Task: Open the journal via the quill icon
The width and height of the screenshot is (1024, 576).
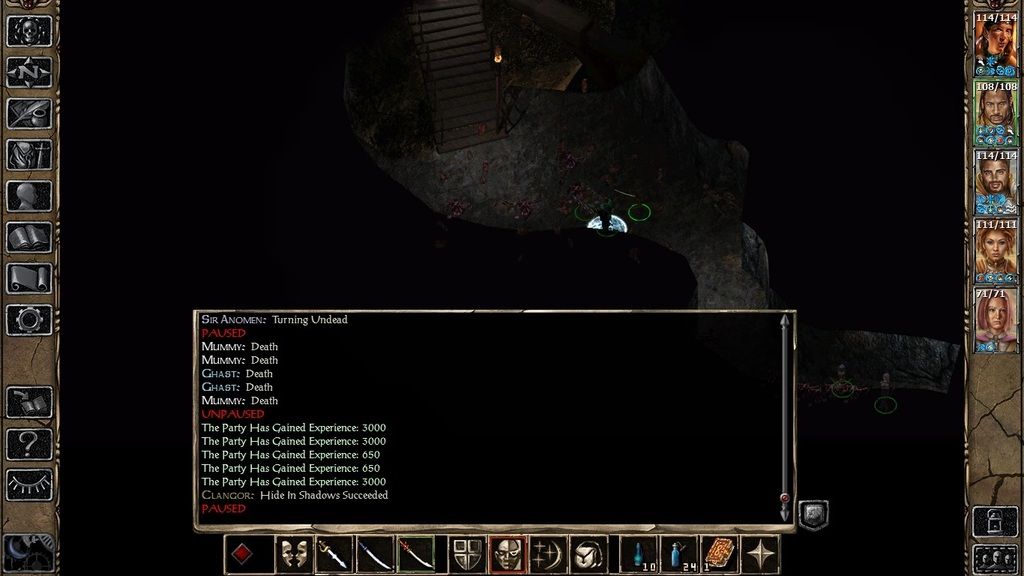Action: coord(28,112)
